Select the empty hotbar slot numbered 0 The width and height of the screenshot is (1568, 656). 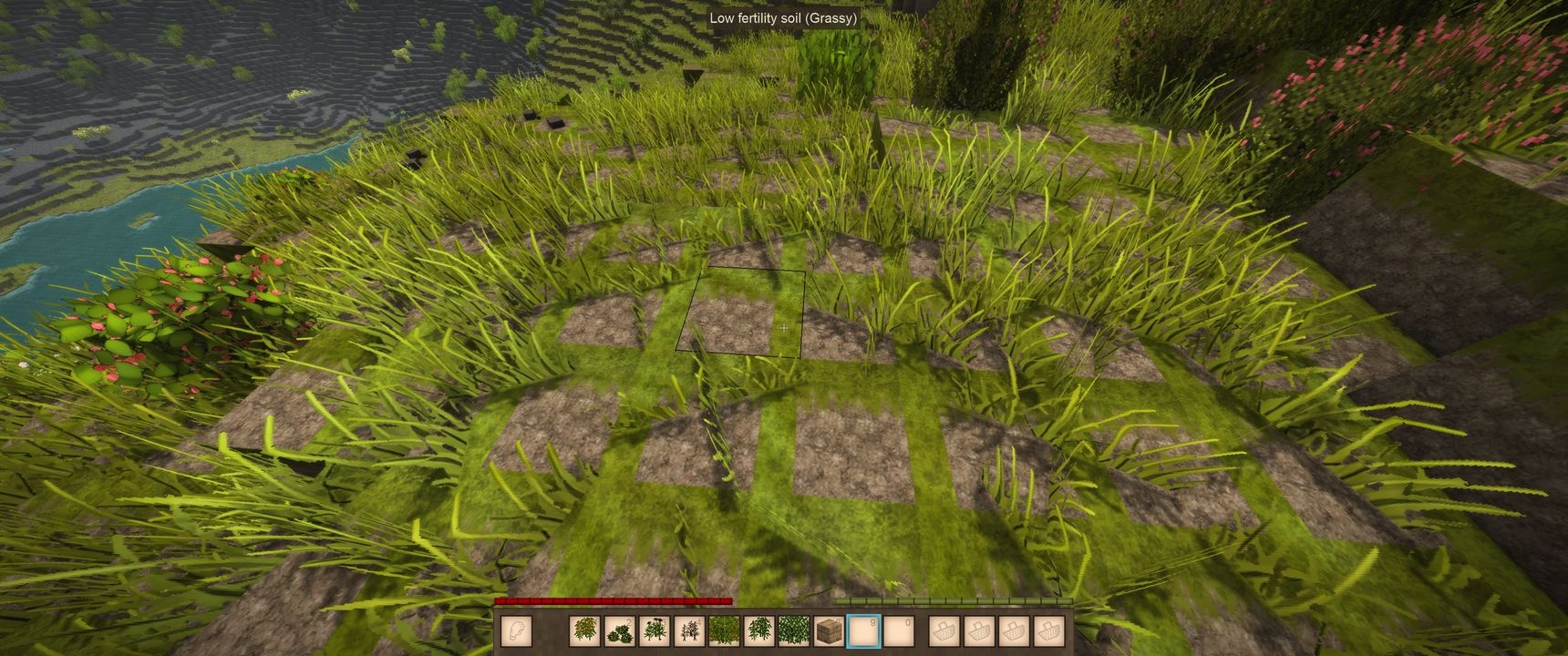click(x=897, y=630)
